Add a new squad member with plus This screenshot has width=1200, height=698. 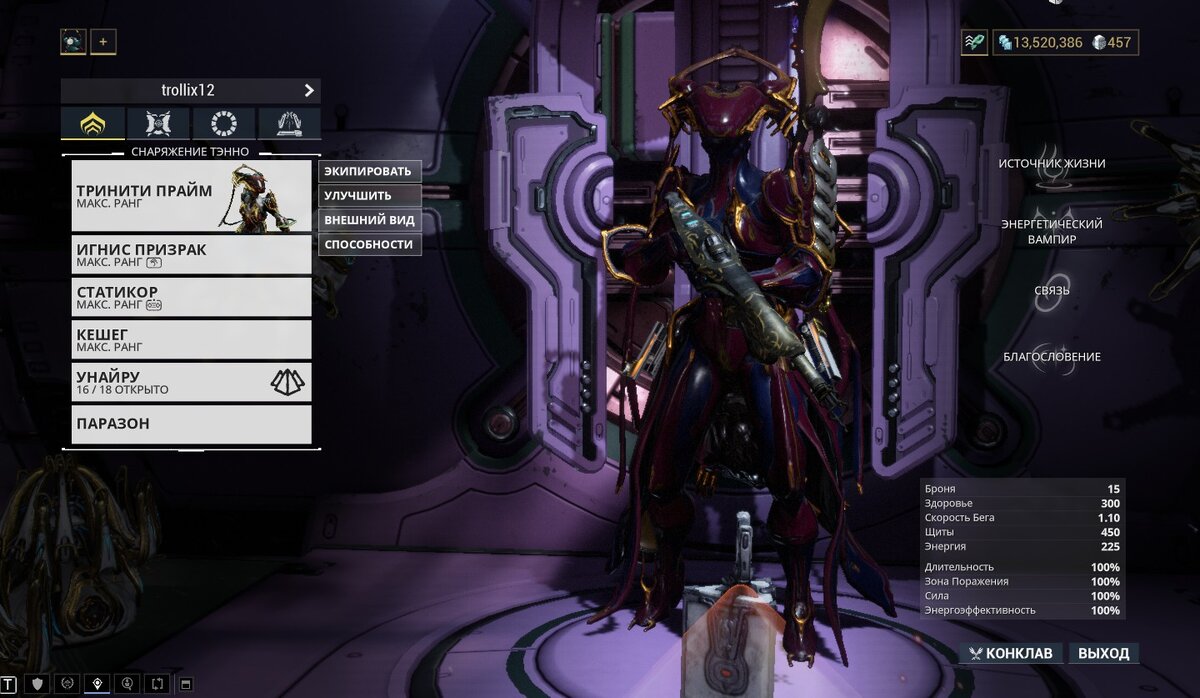point(103,42)
